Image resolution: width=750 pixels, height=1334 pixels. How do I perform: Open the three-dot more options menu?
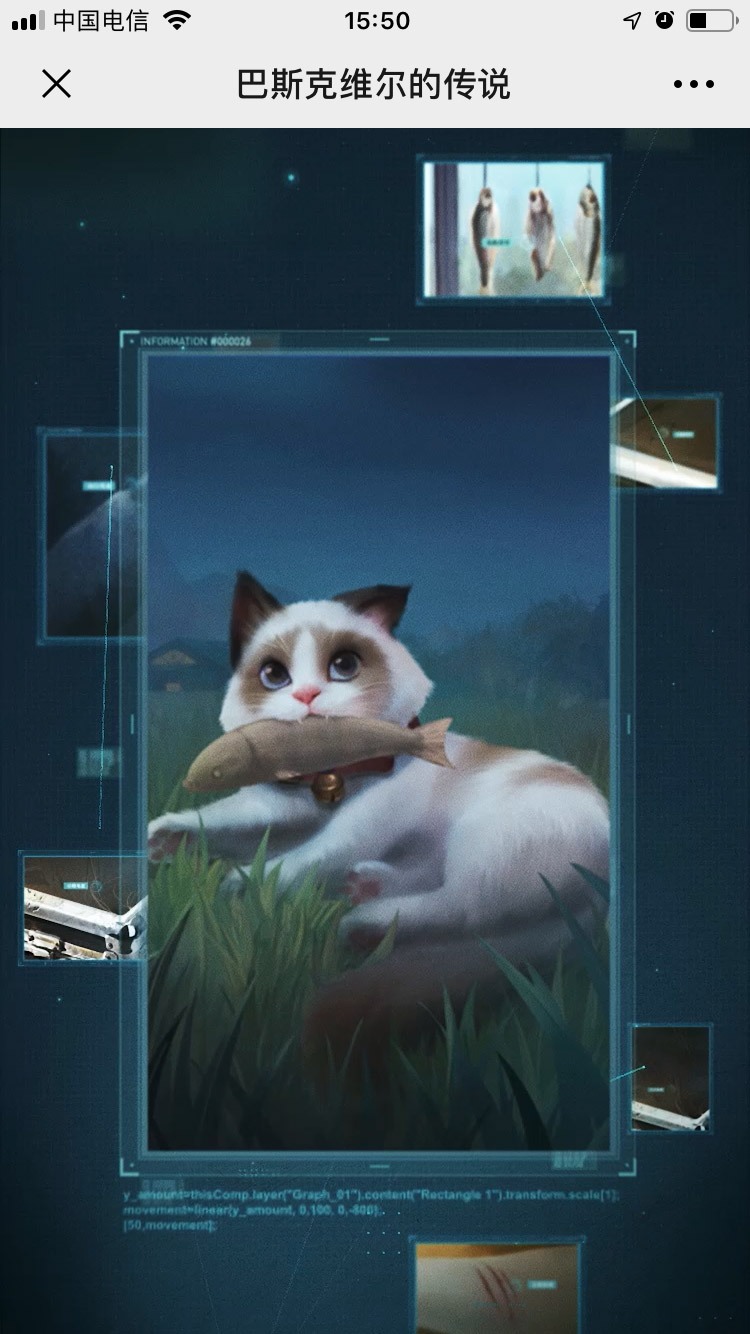[x=693, y=84]
